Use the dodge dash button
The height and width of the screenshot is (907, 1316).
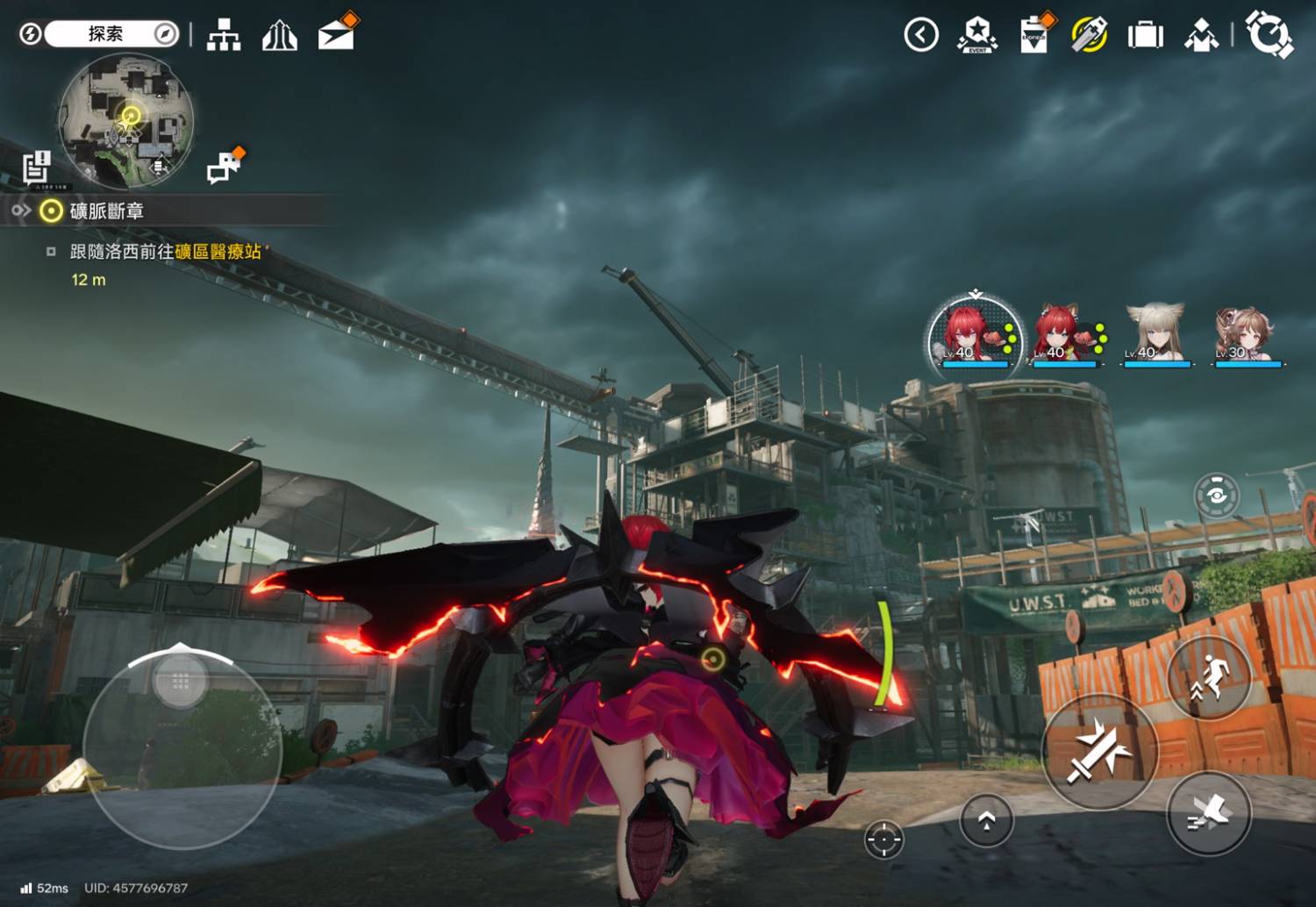pyautogui.click(x=1209, y=814)
